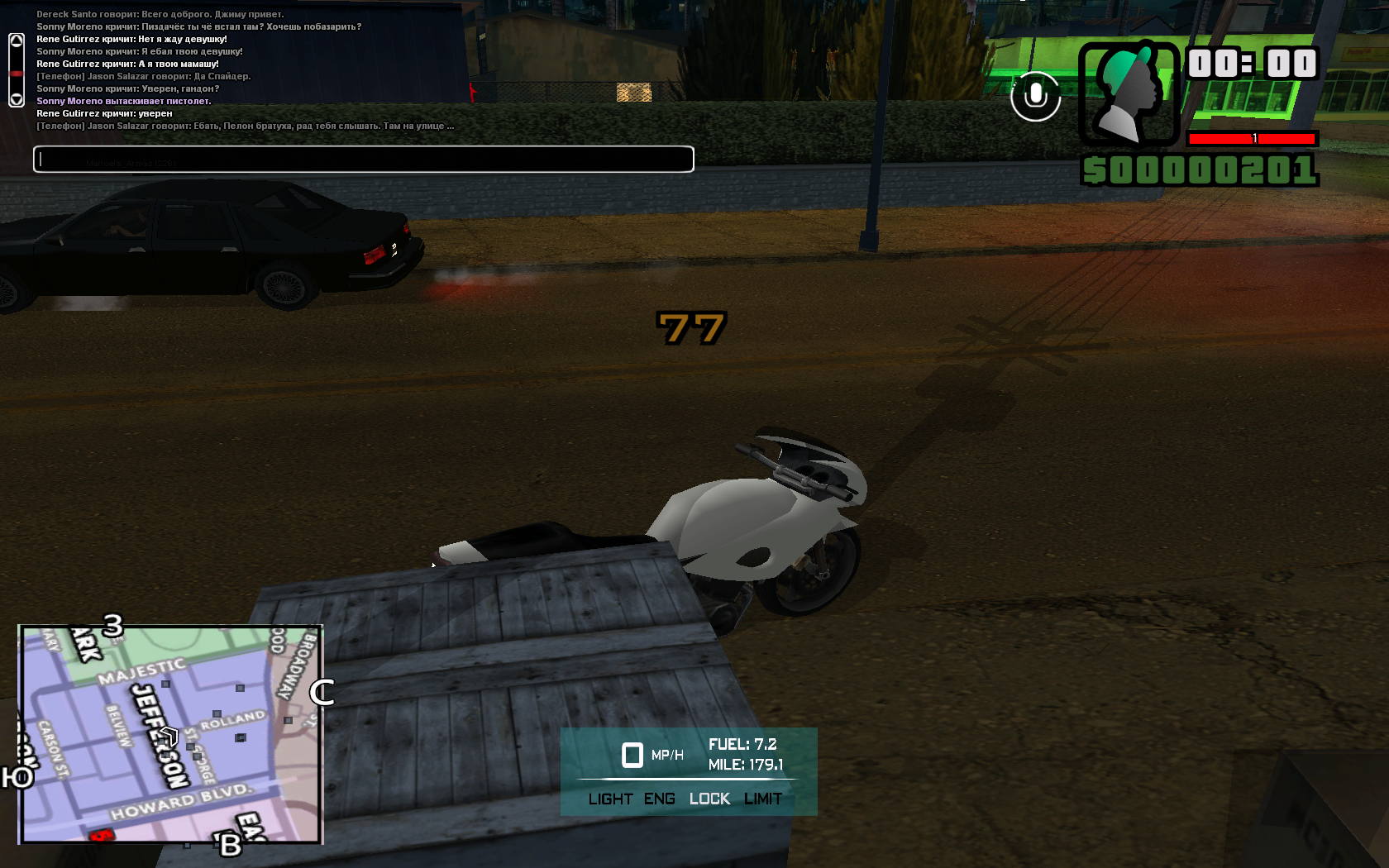1389x868 pixels.
Task: Select the player silhouette weapon icon
Action: click(1129, 93)
